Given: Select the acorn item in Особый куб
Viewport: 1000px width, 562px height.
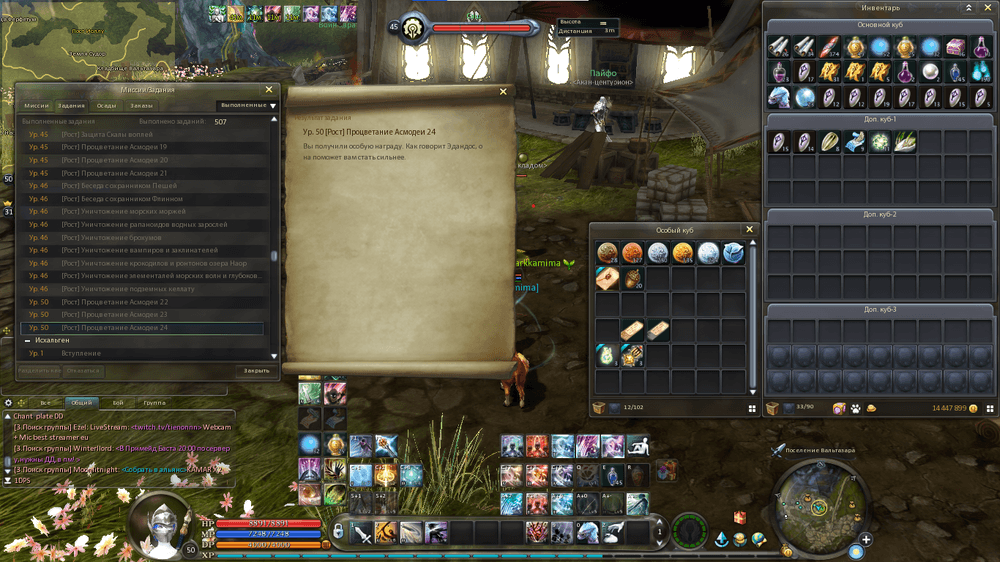Looking at the screenshot, I should click(632, 279).
